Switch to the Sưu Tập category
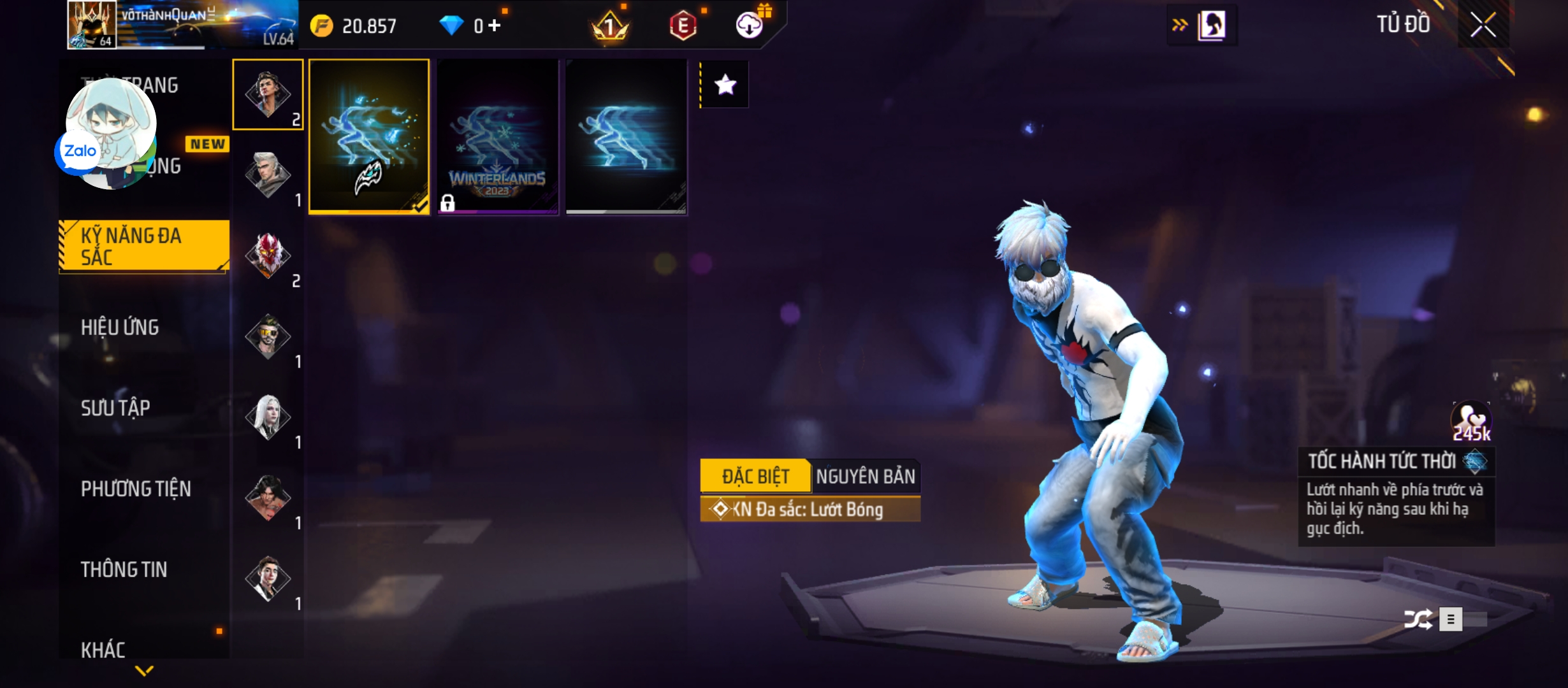 pos(115,408)
